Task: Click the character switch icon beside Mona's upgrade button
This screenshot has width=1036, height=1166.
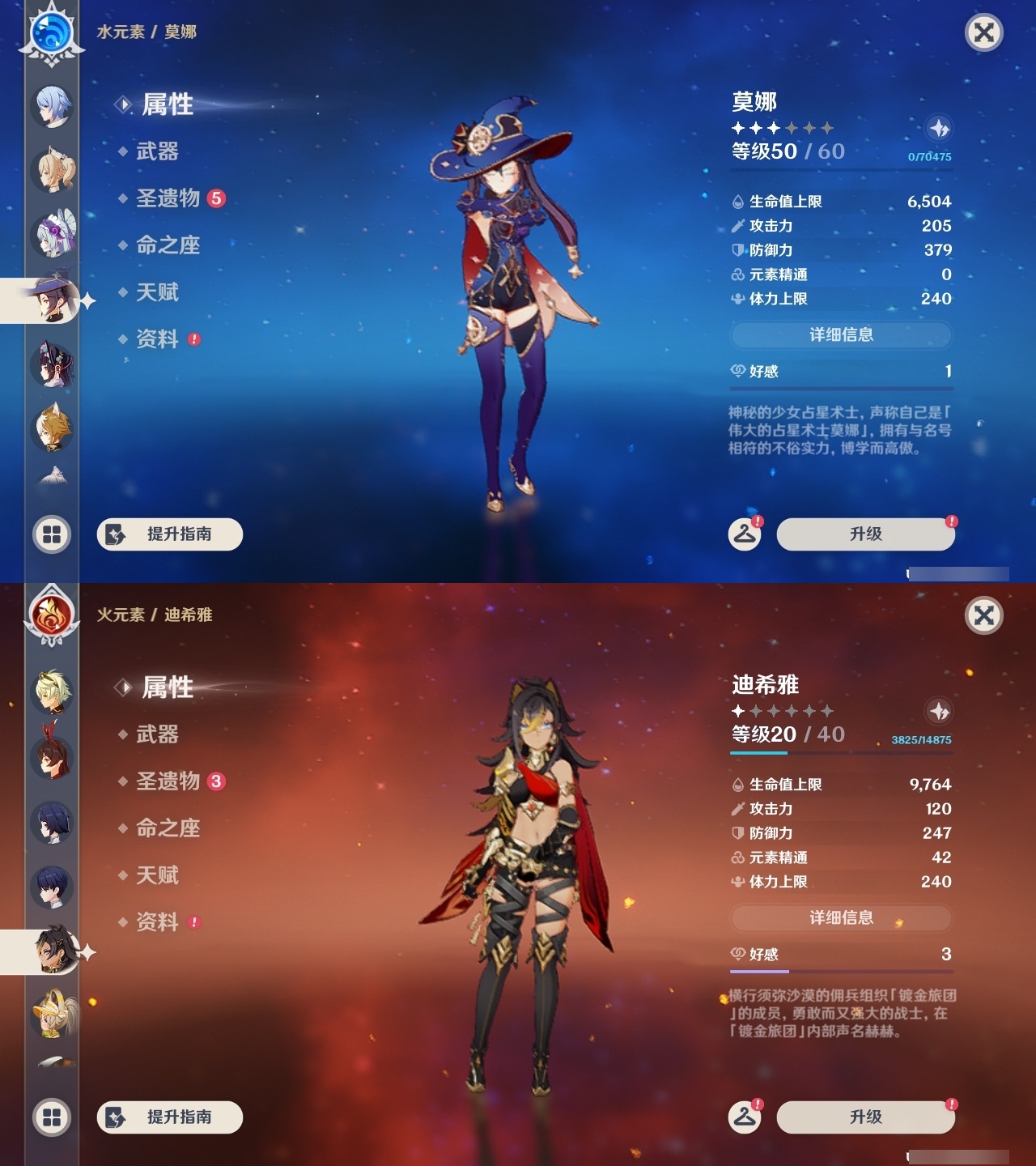Action: [x=744, y=534]
